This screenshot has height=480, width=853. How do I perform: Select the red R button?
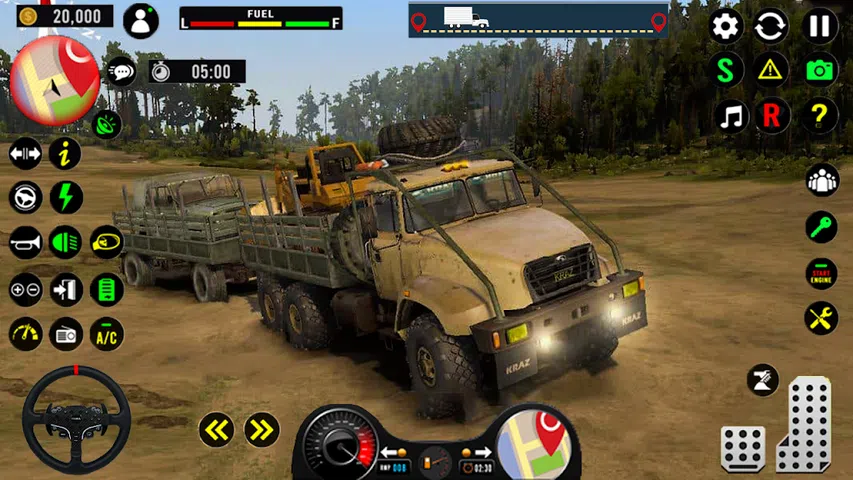click(771, 116)
